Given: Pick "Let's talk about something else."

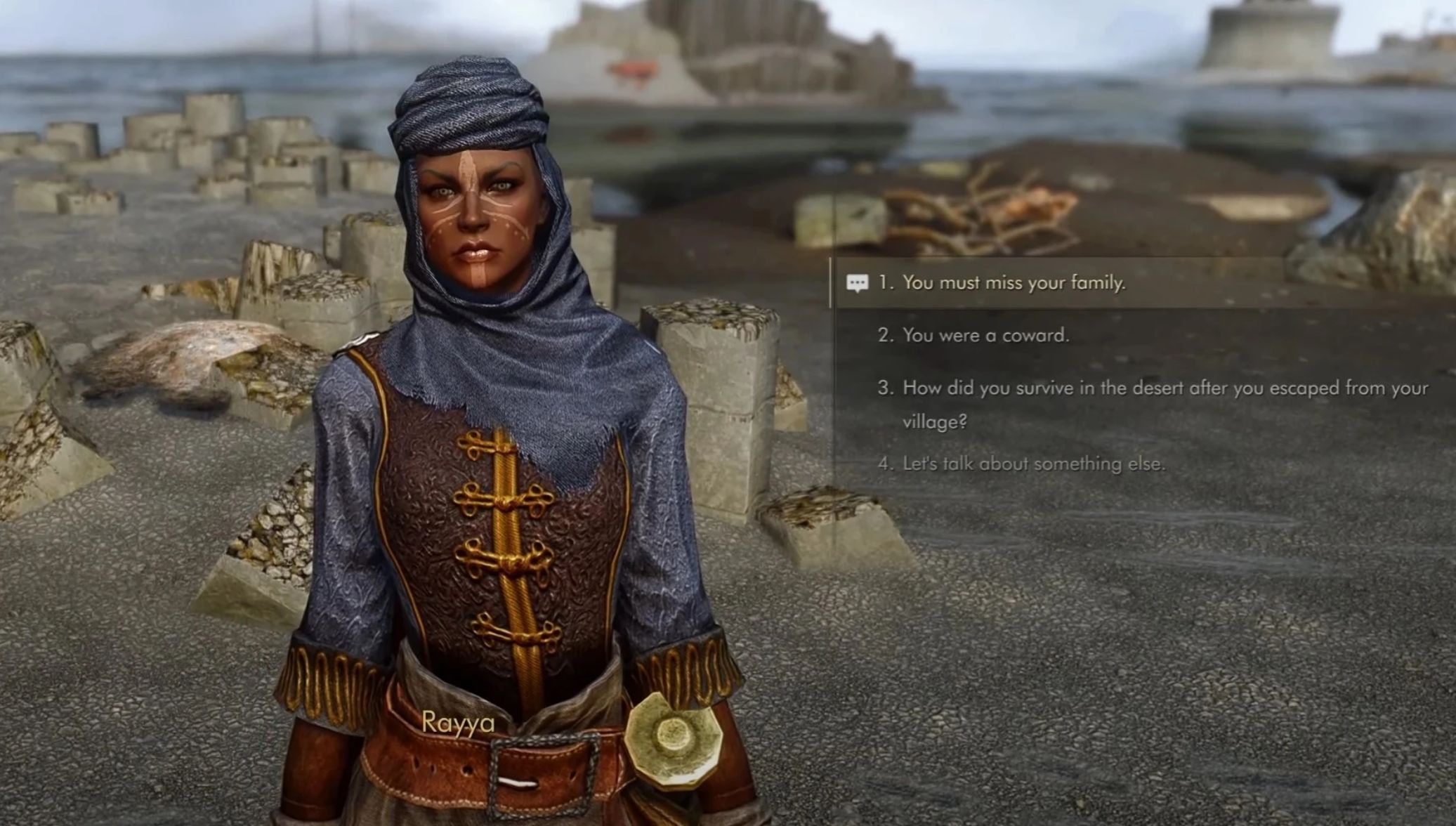Looking at the screenshot, I should pyautogui.click(x=1033, y=464).
